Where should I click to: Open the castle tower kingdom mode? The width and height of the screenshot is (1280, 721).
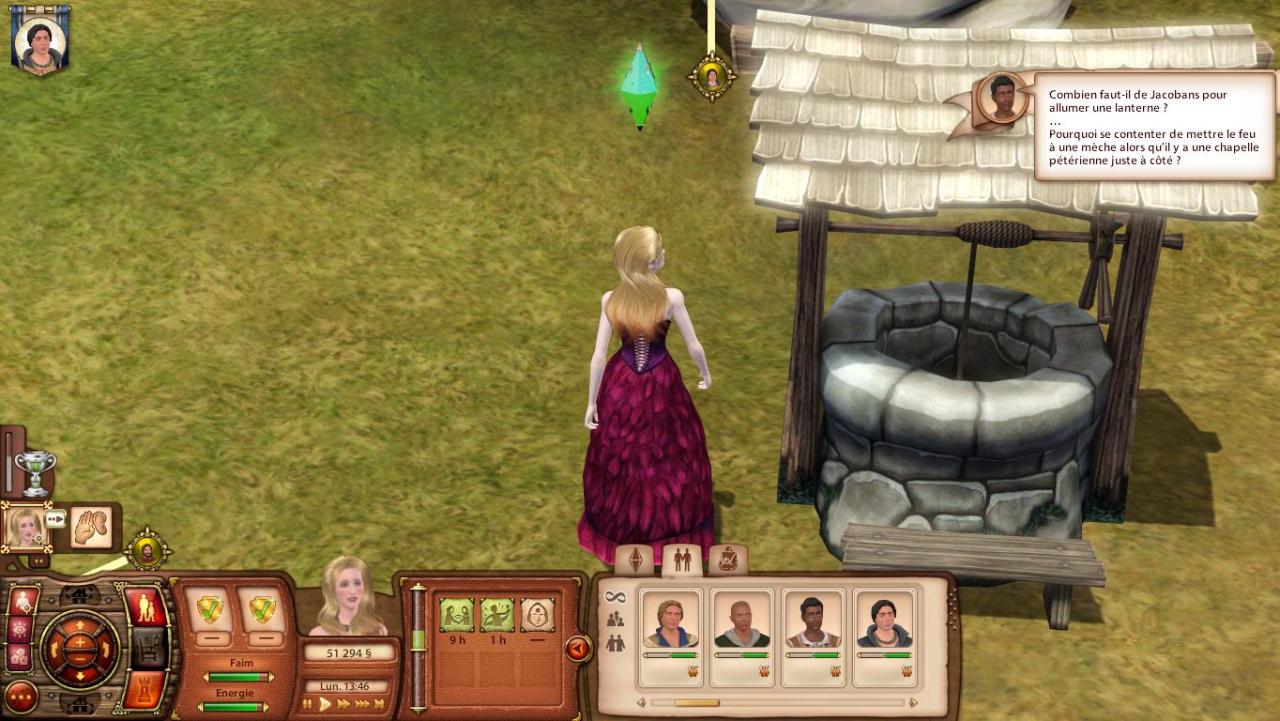point(146,688)
